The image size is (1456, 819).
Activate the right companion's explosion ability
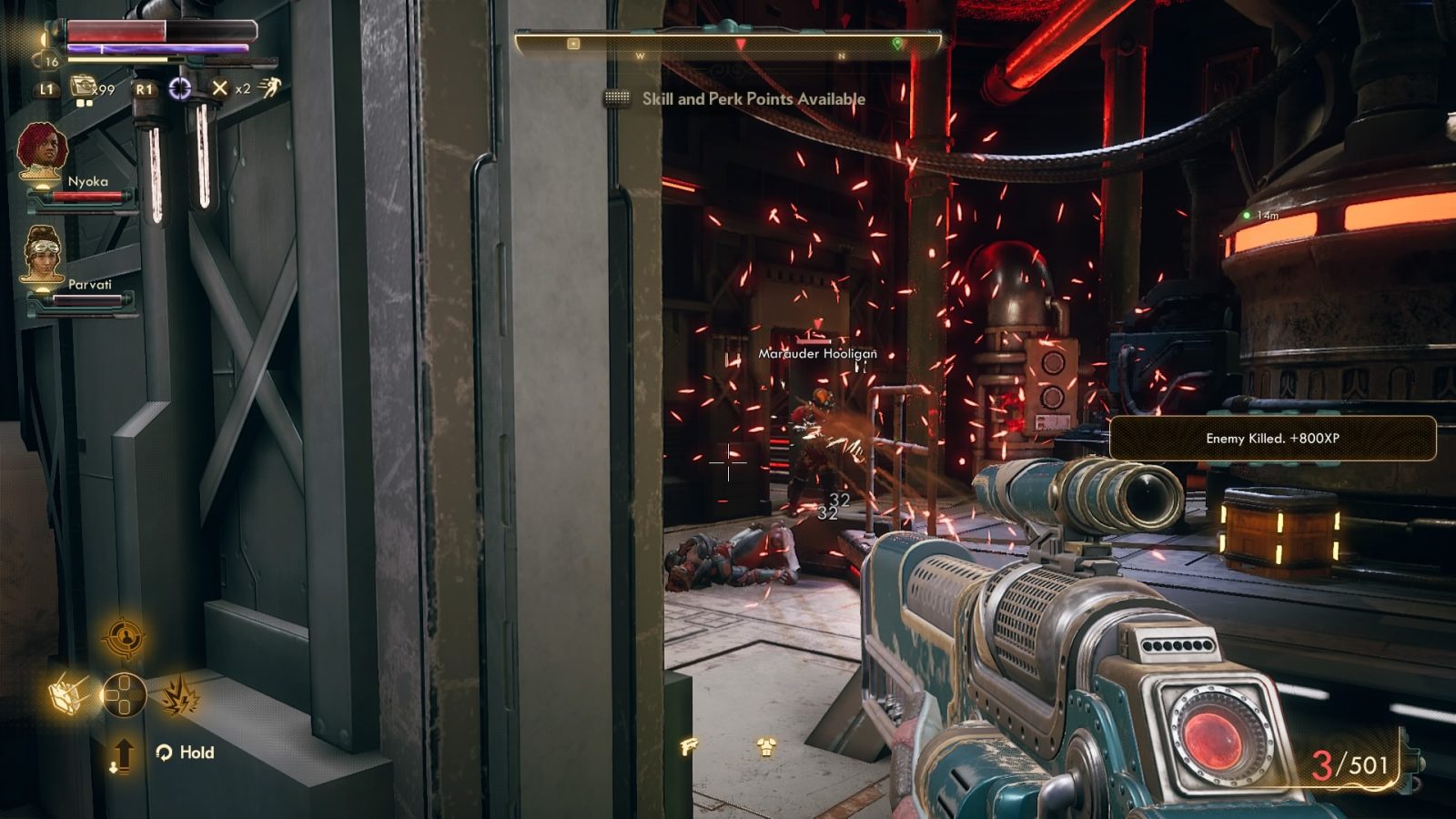click(x=180, y=696)
